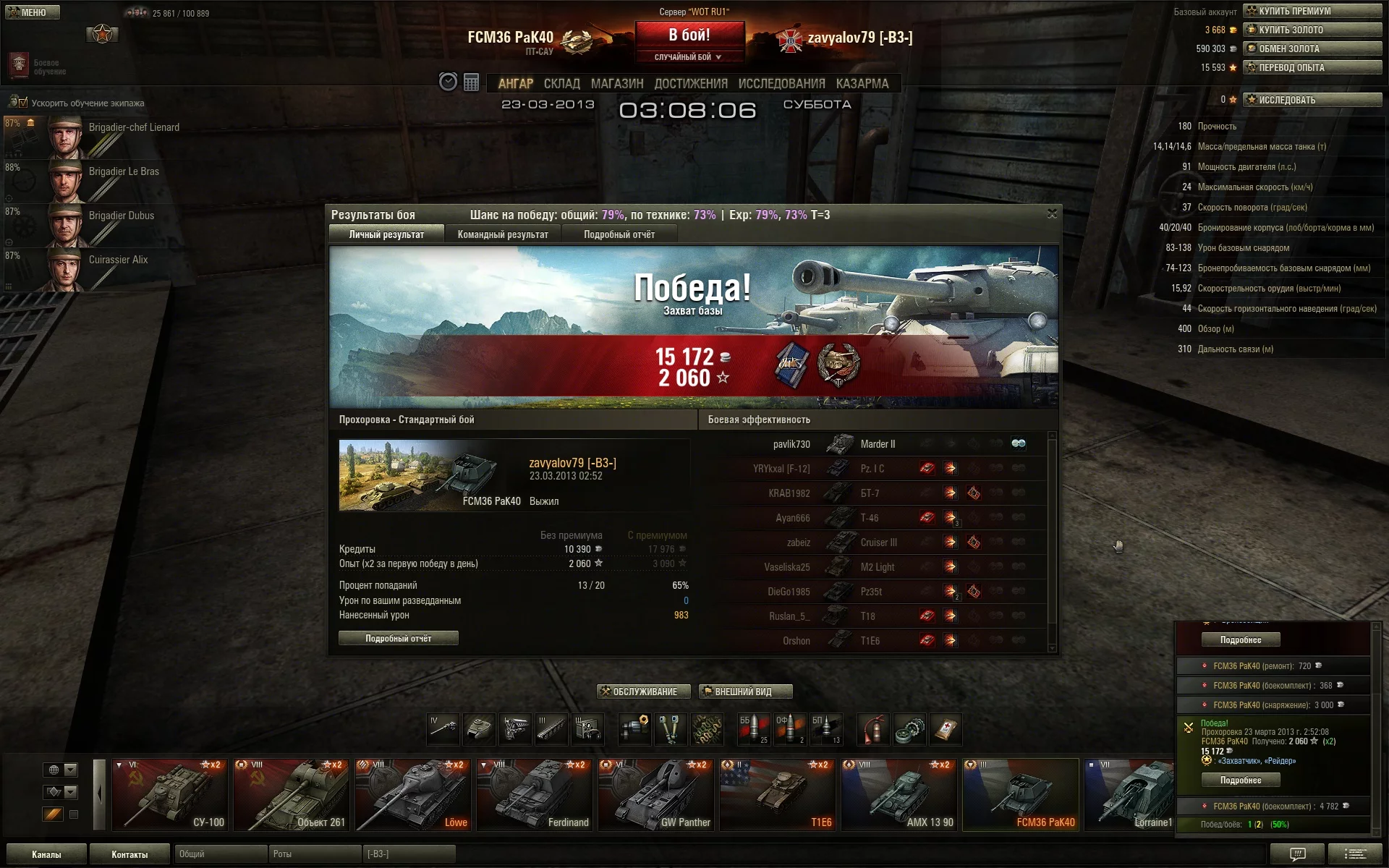Choose the Löwe tank in the carousel
The image size is (1389, 868).
click(x=413, y=794)
